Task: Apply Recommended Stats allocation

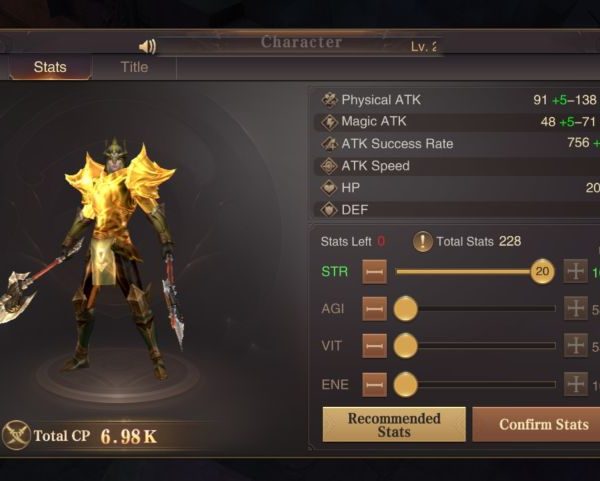Action: [394, 425]
